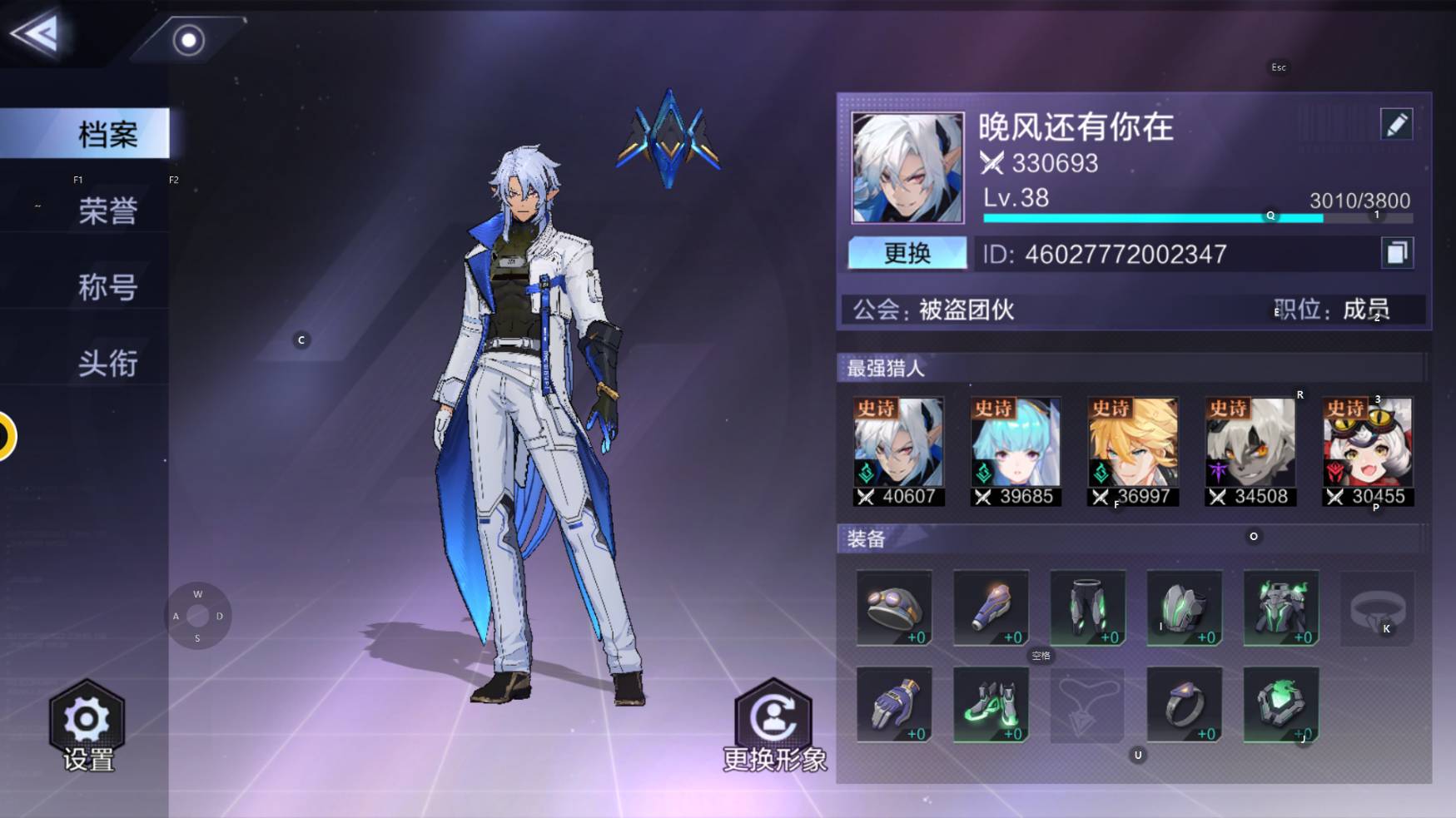Click the 更换形象 button
Screen dimensions: 1456x818
774,726
